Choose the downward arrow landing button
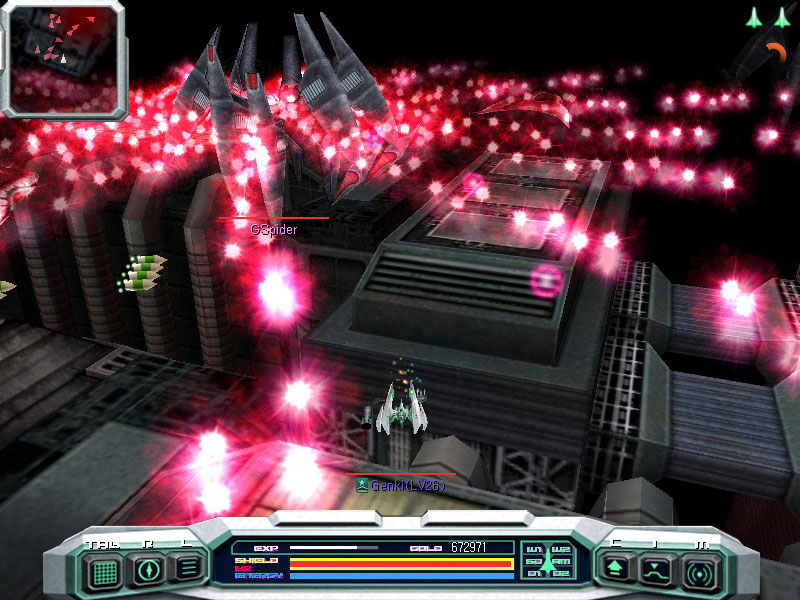This screenshot has width=800, height=600. tap(655, 571)
